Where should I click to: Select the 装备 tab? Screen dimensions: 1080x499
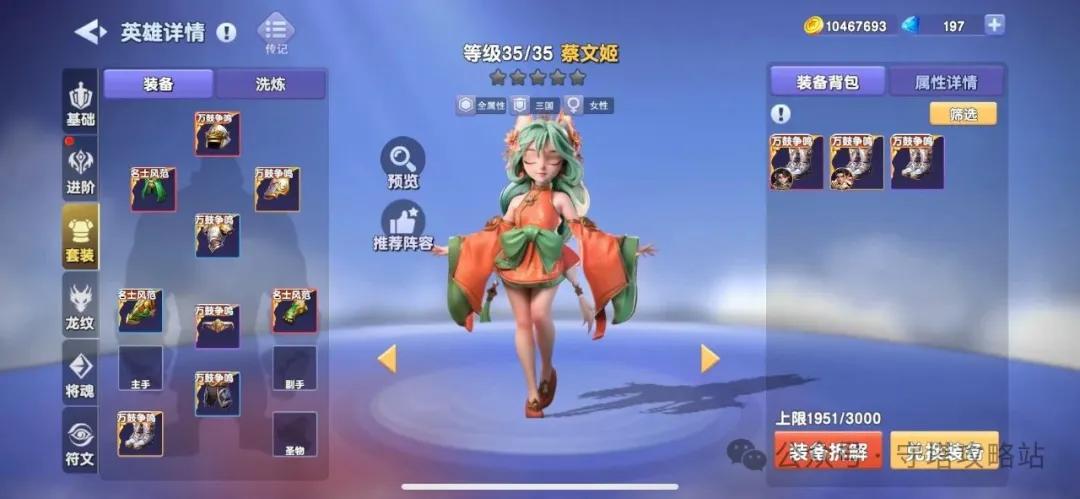pos(158,84)
